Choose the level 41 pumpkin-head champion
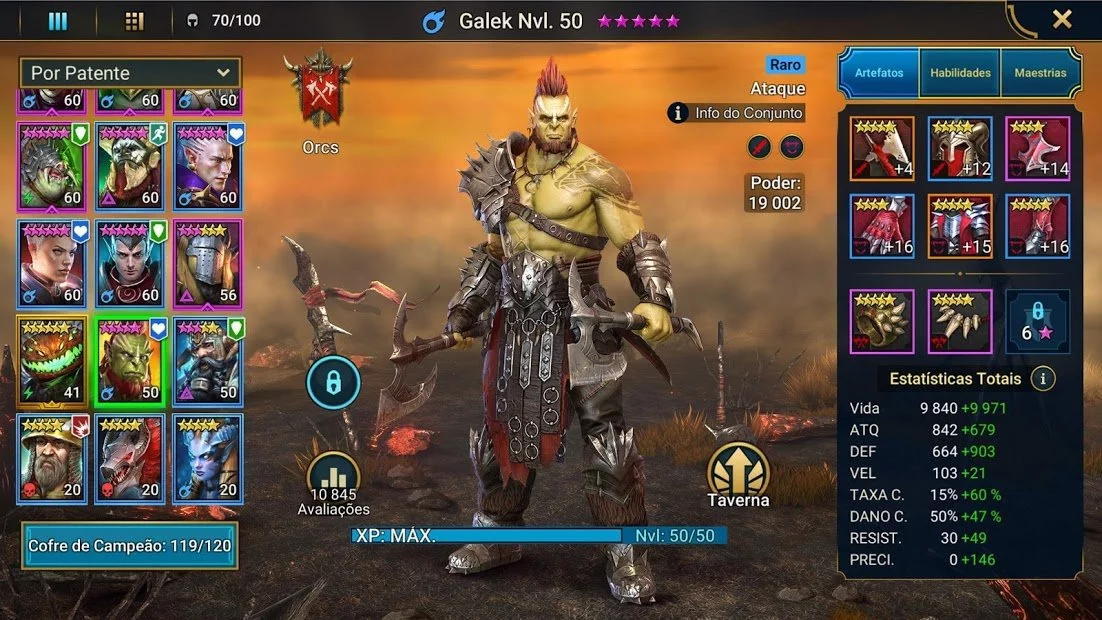This screenshot has width=1102, height=620. (52, 361)
